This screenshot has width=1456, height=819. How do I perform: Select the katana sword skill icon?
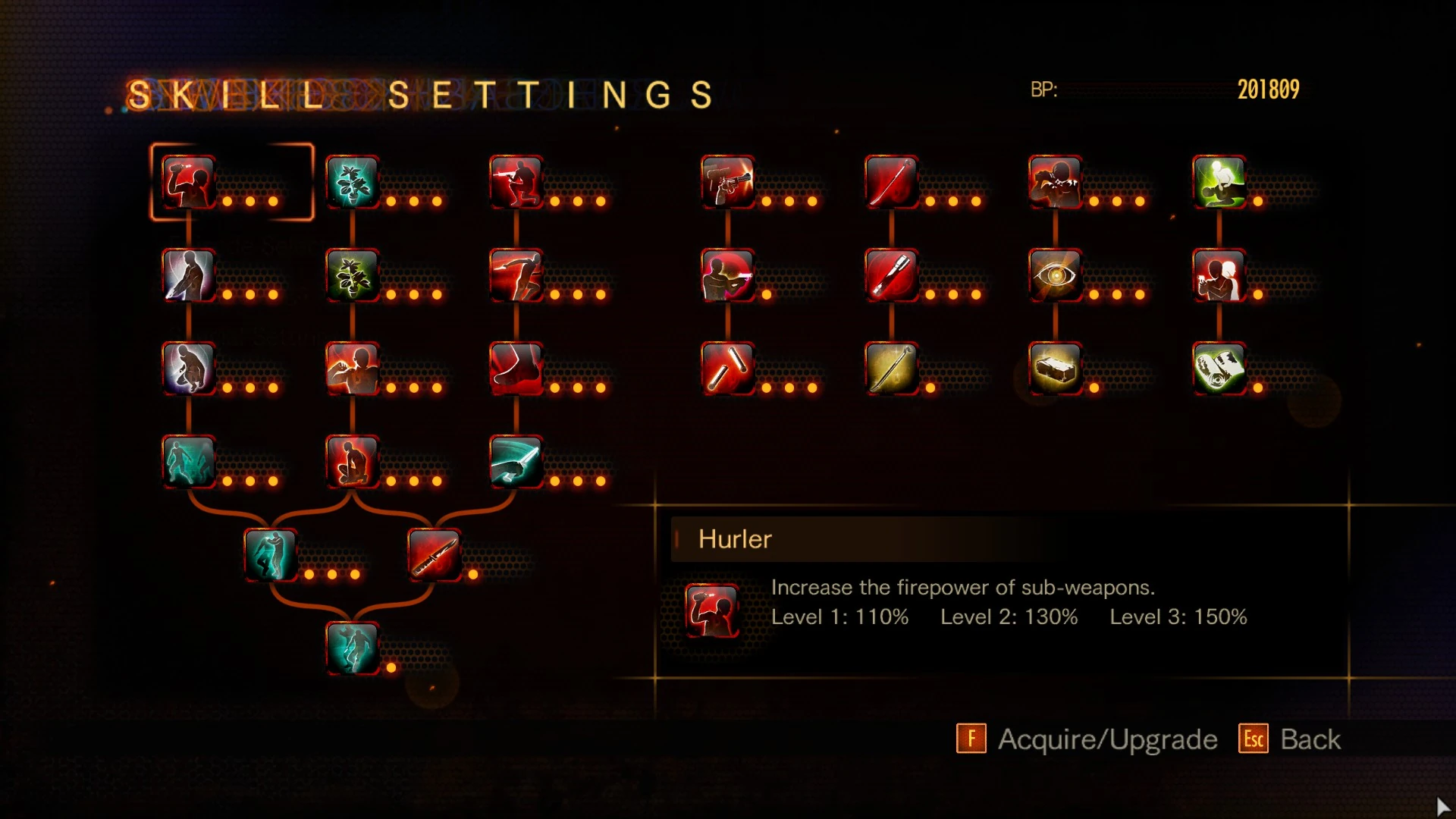tap(891, 182)
